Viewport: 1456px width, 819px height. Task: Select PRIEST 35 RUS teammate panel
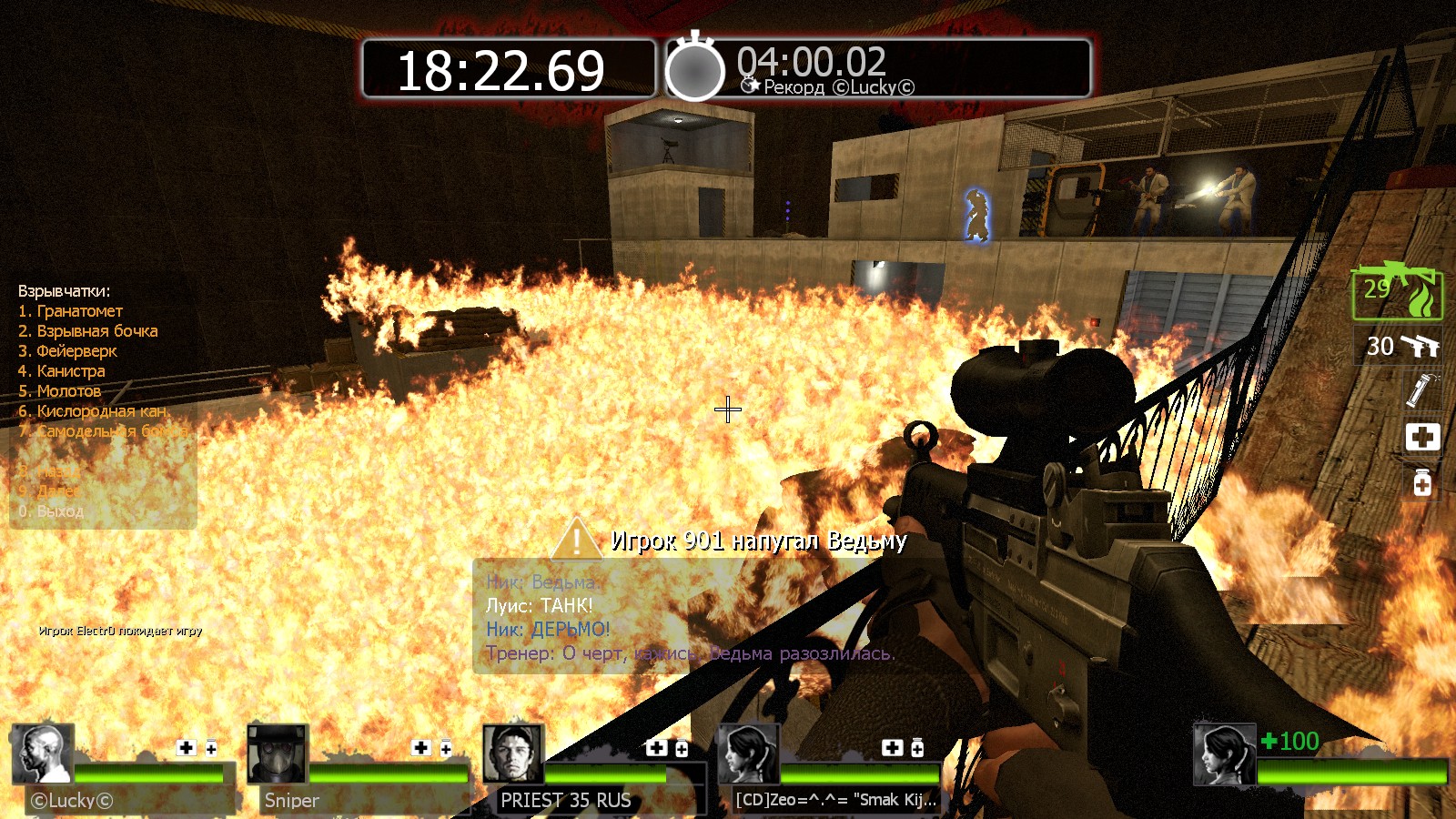pyautogui.click(x=513, y=754)
